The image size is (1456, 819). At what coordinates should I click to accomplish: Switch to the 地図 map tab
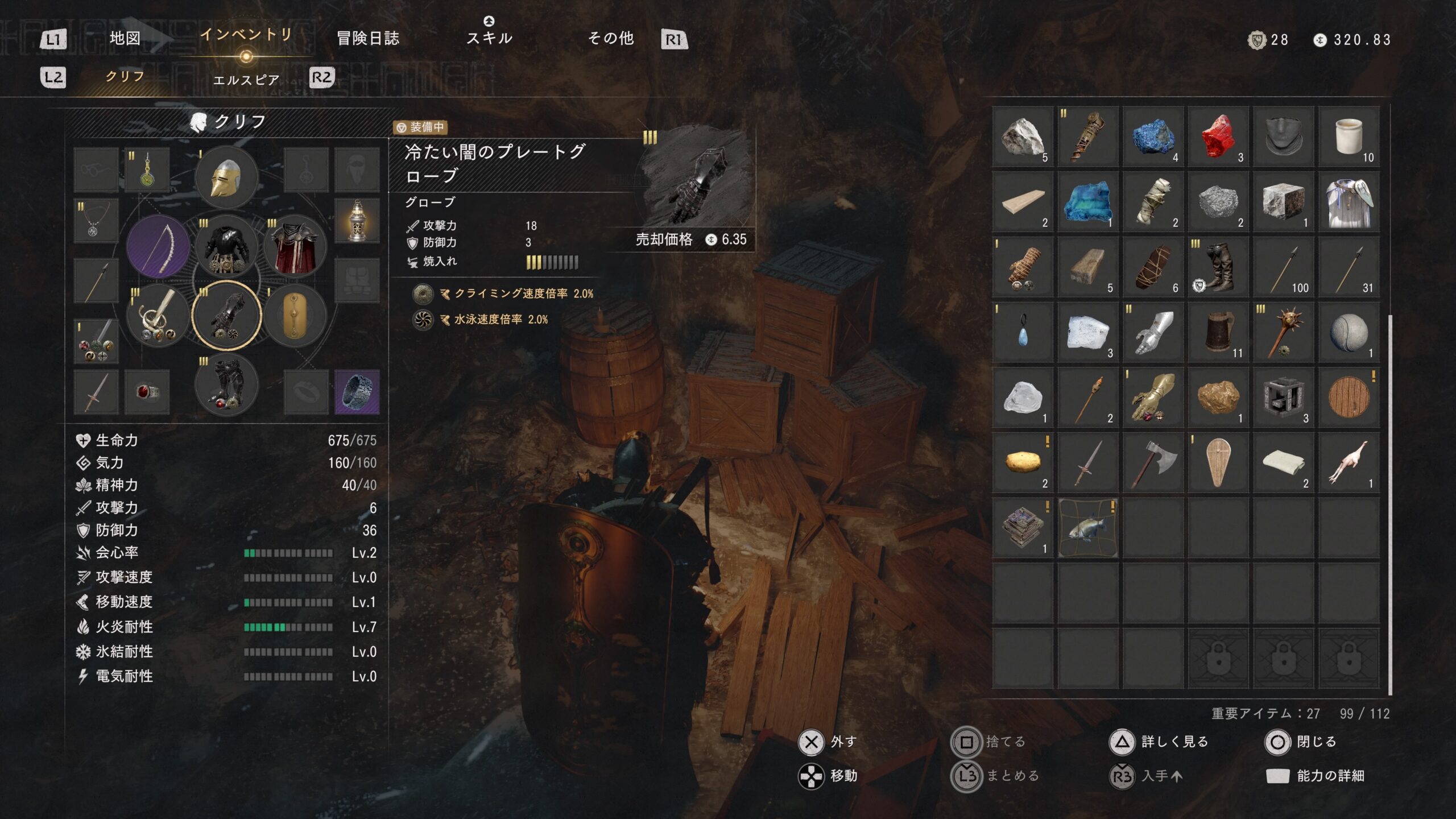click(125, 39)
